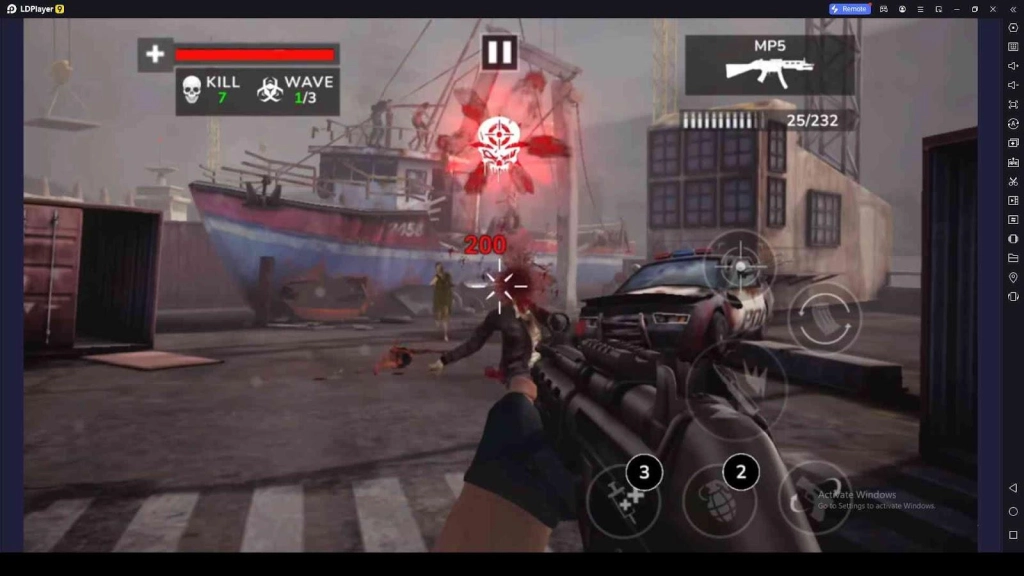Click the LDPlayer Remote button

pos(850,9)
